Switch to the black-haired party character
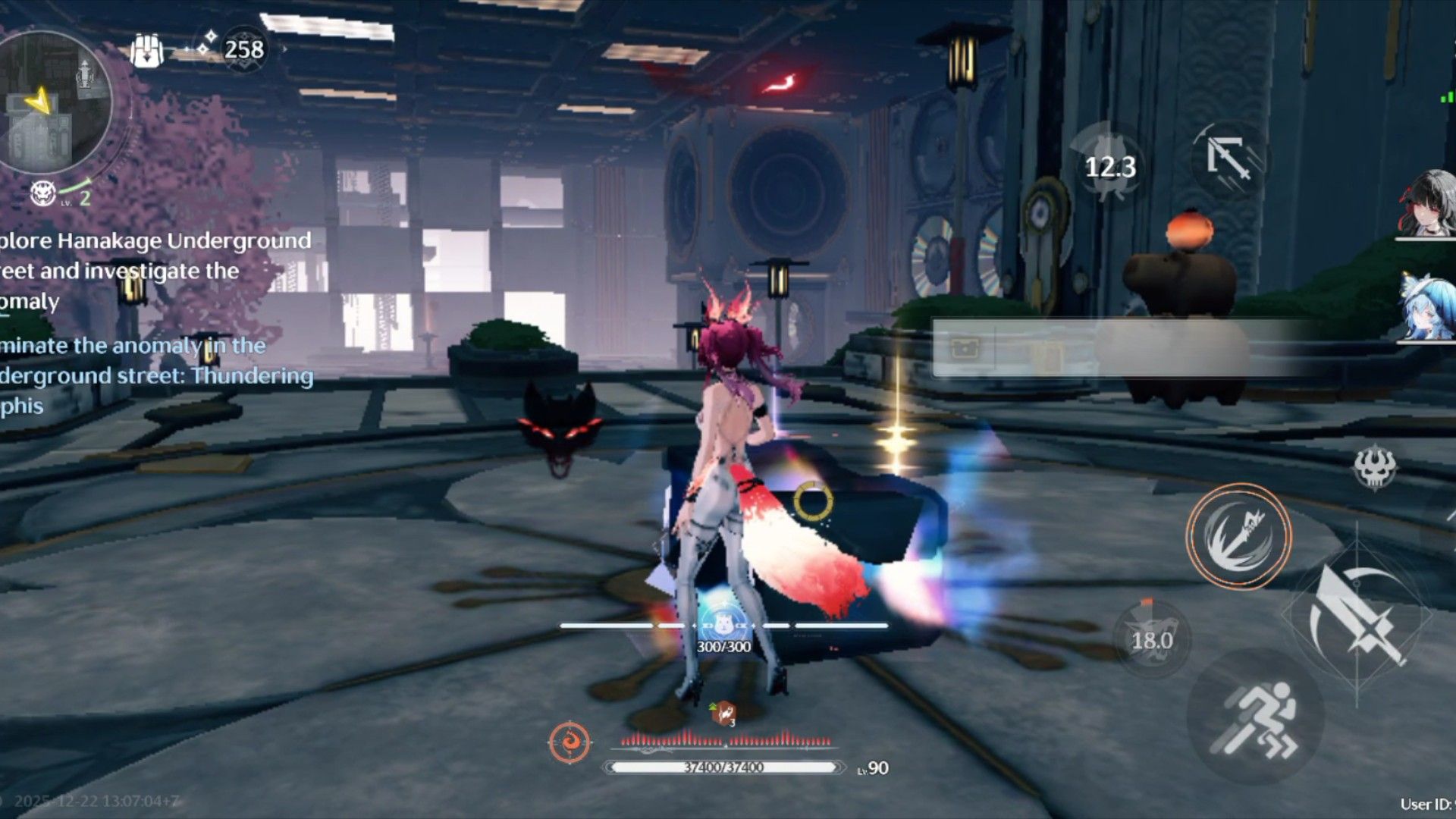This screenshot has width=1456, height=819. click(1429, 203)
